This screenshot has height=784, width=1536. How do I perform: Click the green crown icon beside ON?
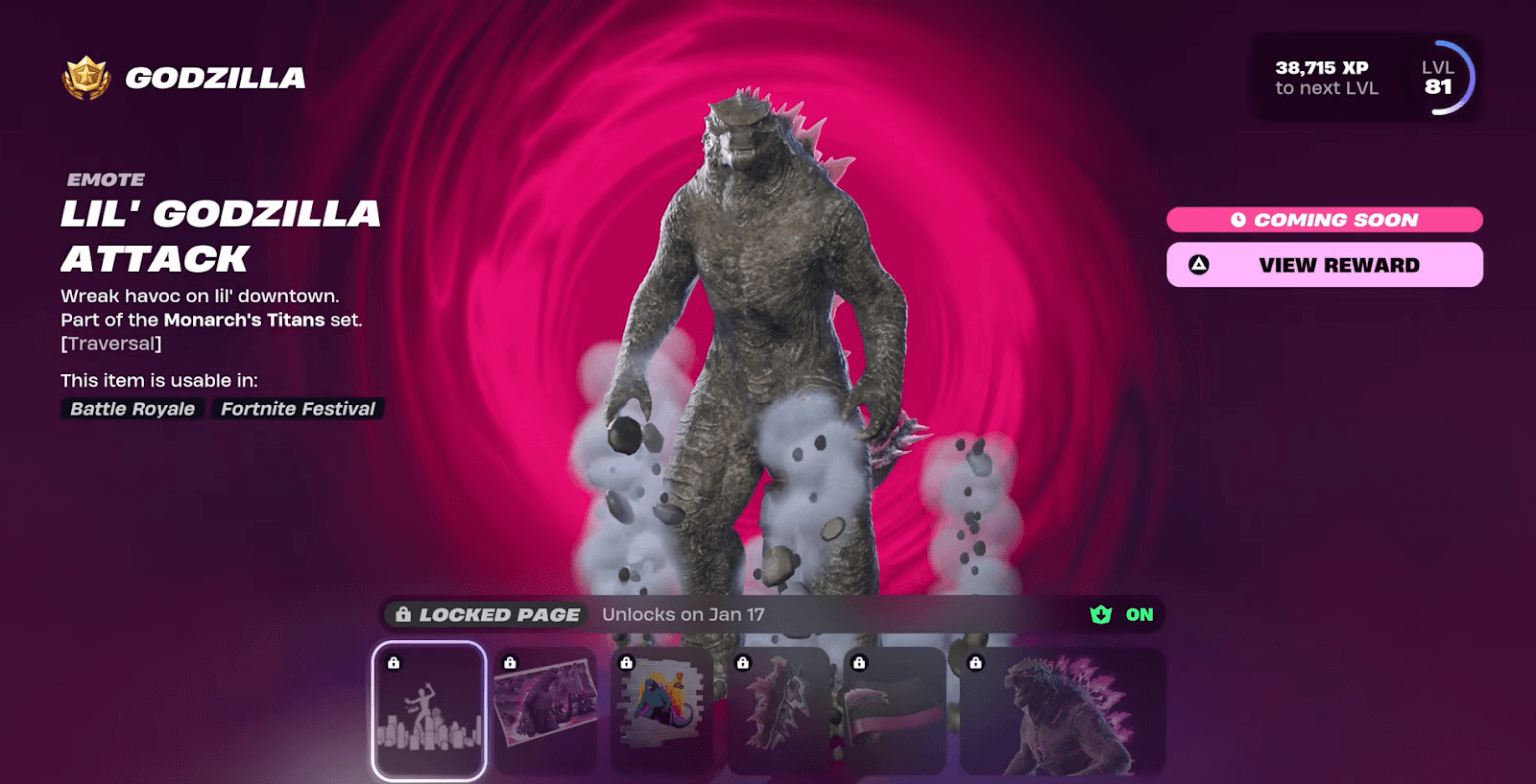pyautogui.click(x=1101, y=615)
